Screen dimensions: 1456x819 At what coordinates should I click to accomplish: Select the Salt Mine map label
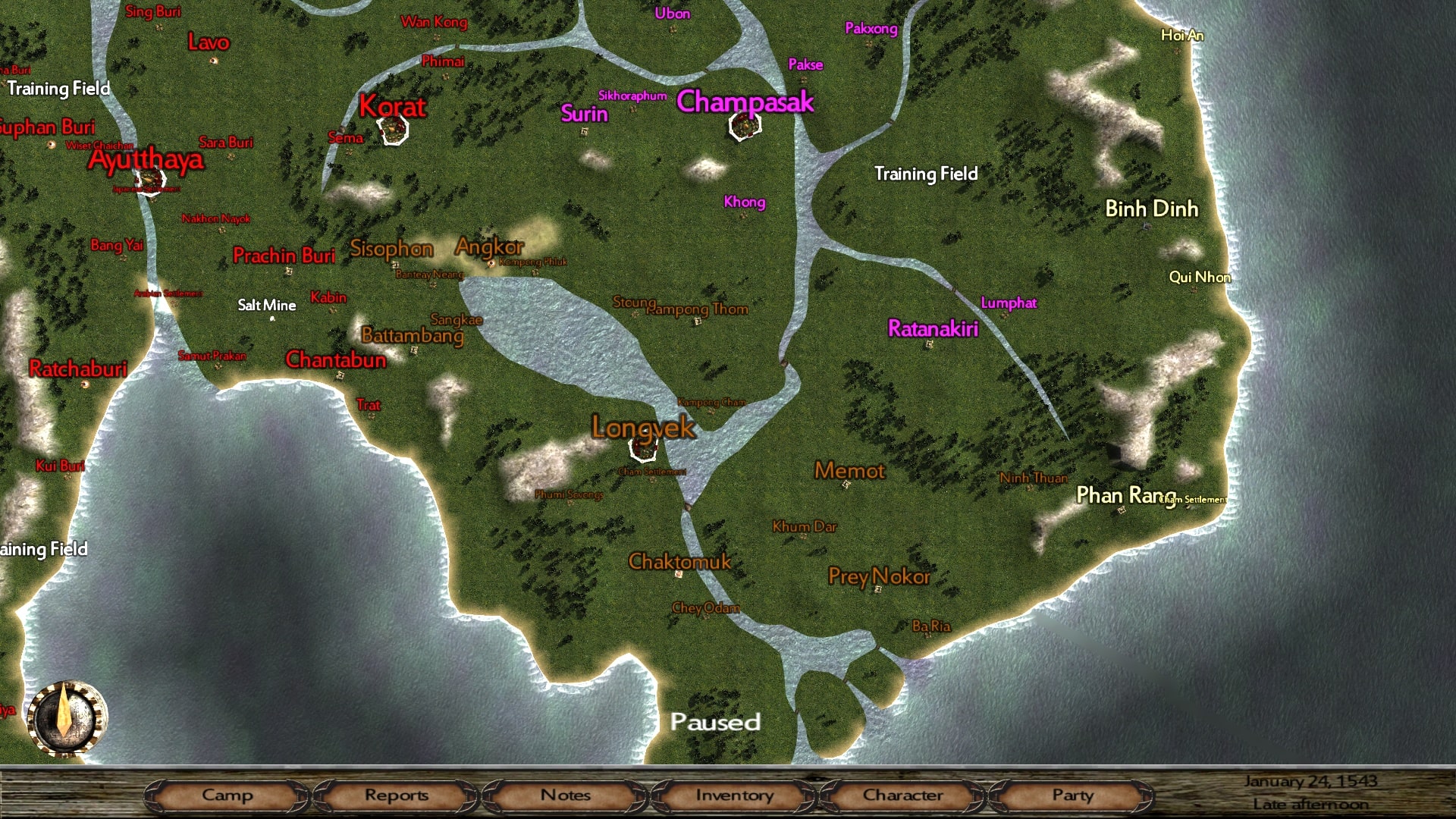pyautogui.click(x=267, y=305)
